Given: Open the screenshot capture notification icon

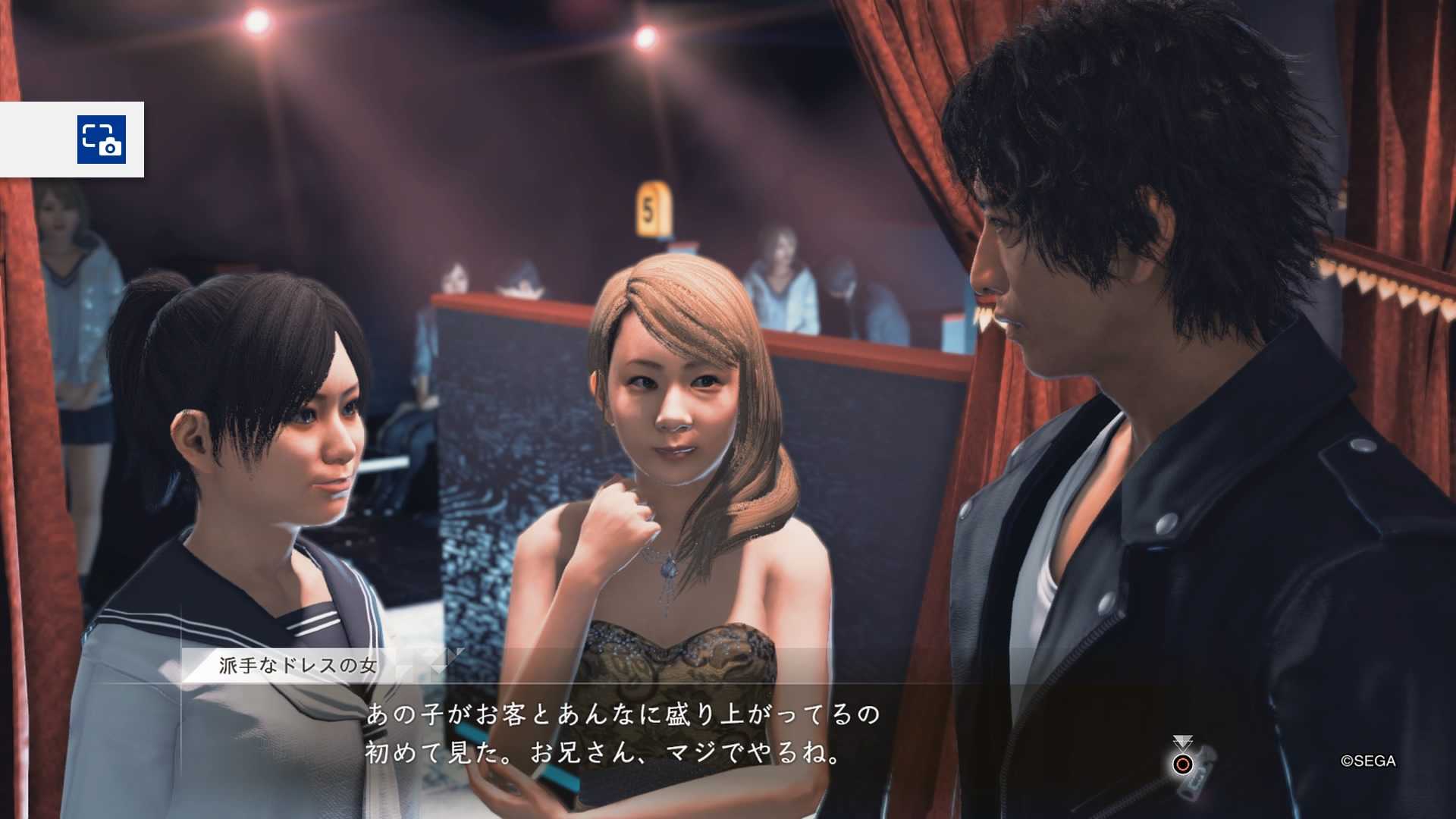Looking at the screenshot, I should (x=102, y=140).
